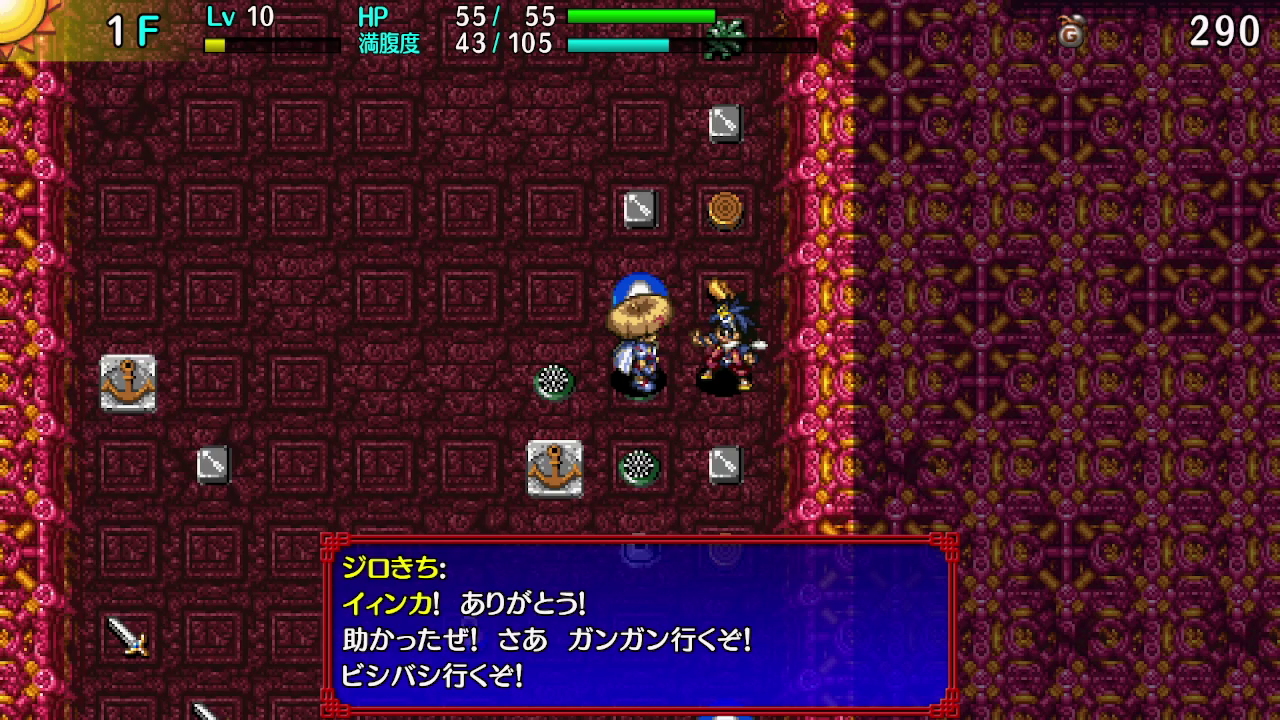The height and width of the screenshot is (720, 1280).
Task: Click the arrow blade tile at top right
Action: point(727,124)
